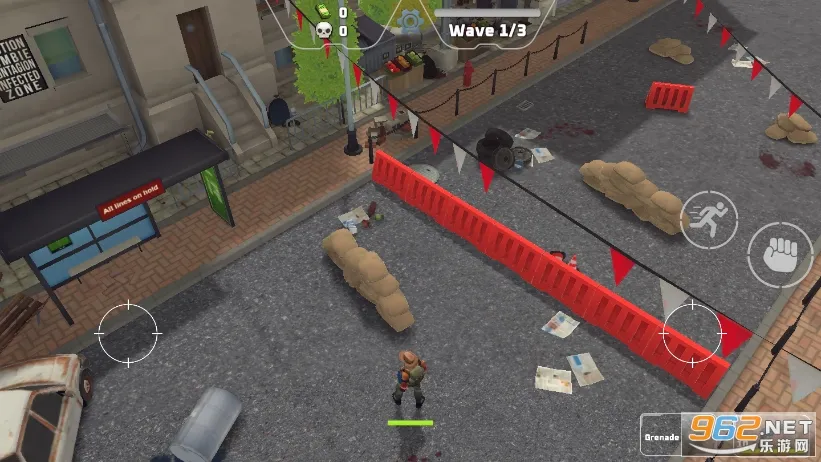Tap the right crosshair aim control

click(x=691, y=332)
